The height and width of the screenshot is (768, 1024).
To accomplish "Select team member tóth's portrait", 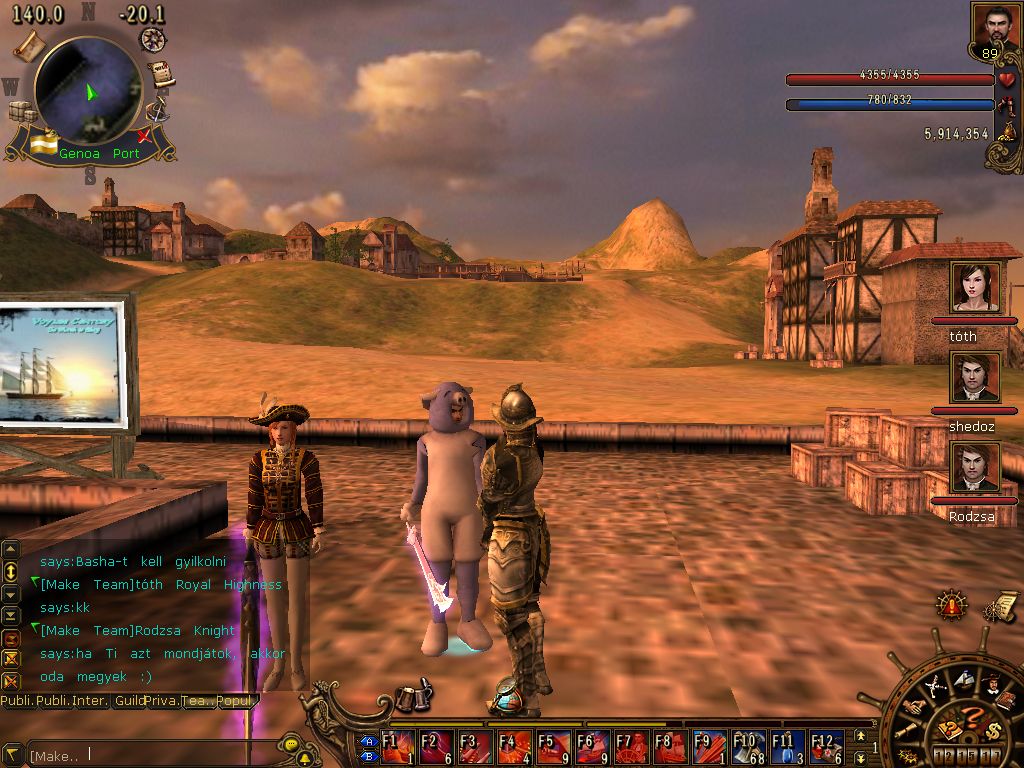I will (975, 288).
